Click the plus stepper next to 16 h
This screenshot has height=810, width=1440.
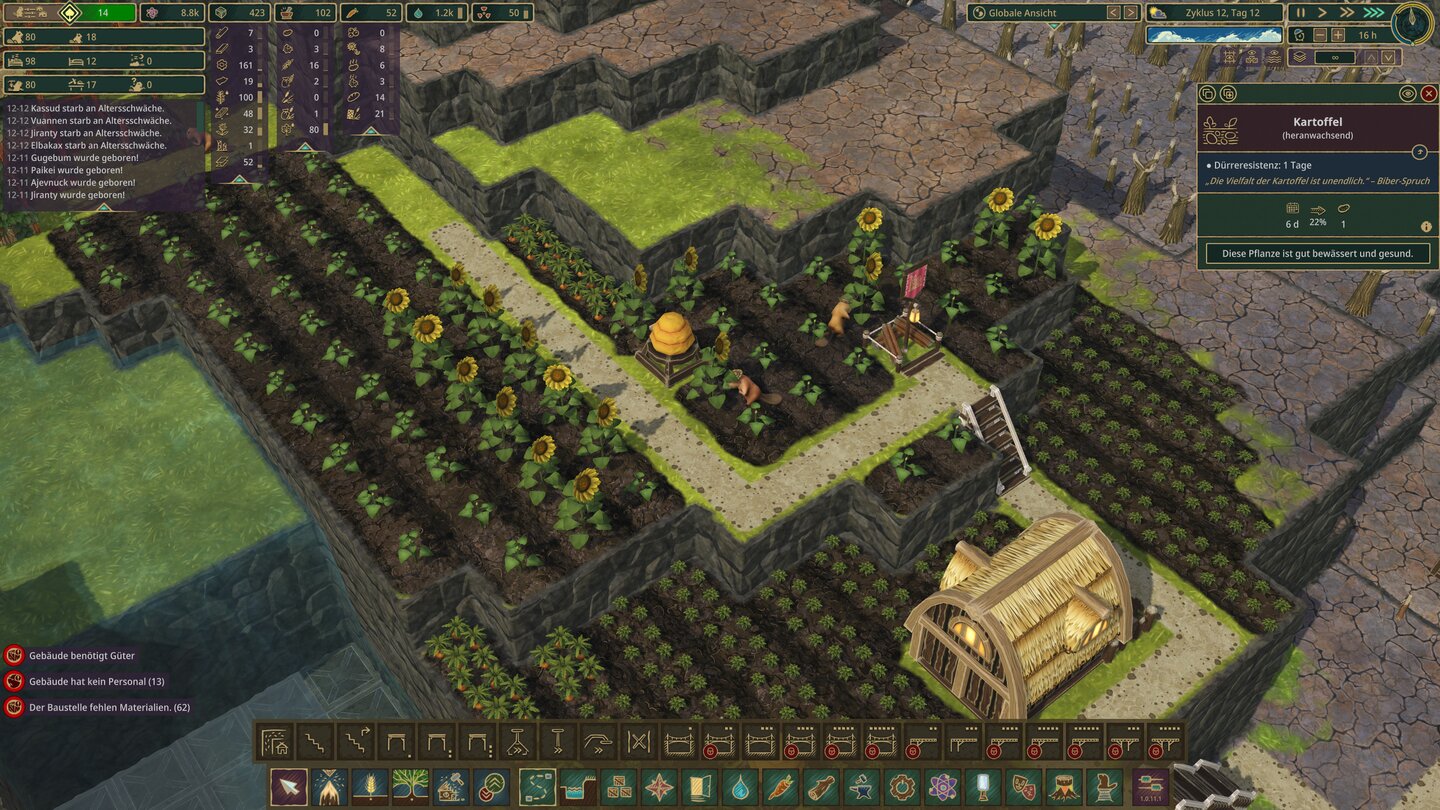1338,34
